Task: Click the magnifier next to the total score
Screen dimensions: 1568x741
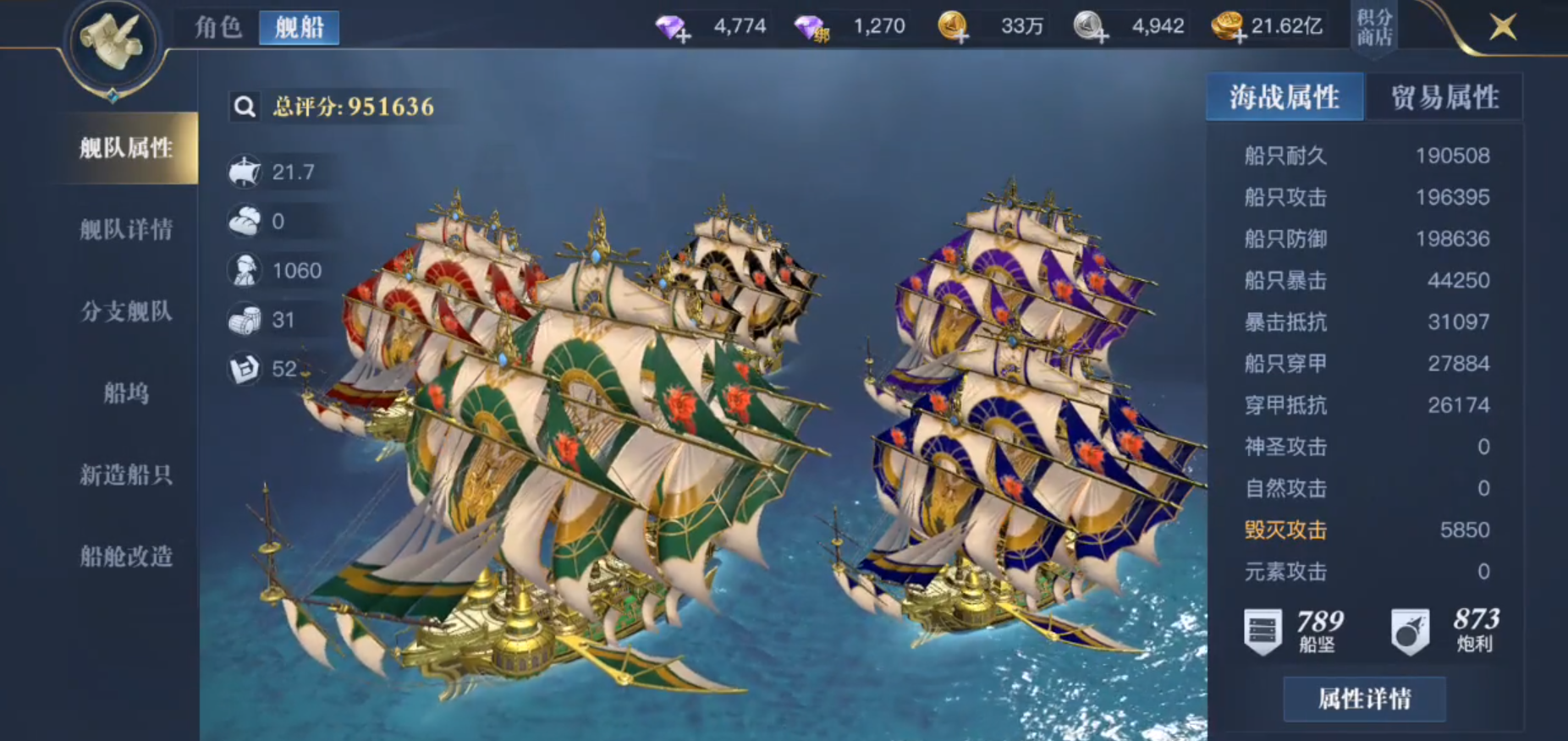Action: pos(245,107)
